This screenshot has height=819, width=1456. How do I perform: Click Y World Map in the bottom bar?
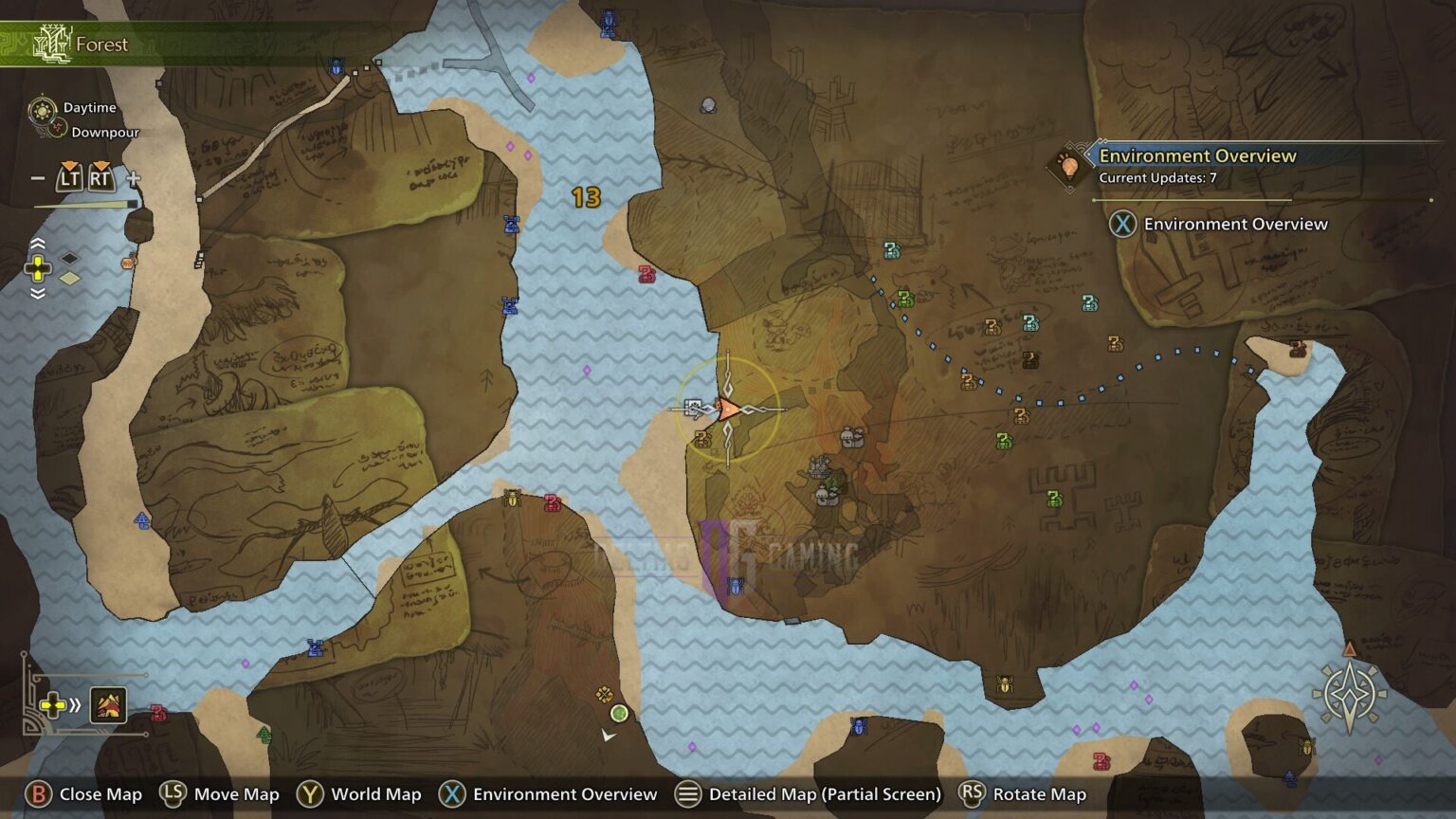pyautogui.click(x=360, y=794)
